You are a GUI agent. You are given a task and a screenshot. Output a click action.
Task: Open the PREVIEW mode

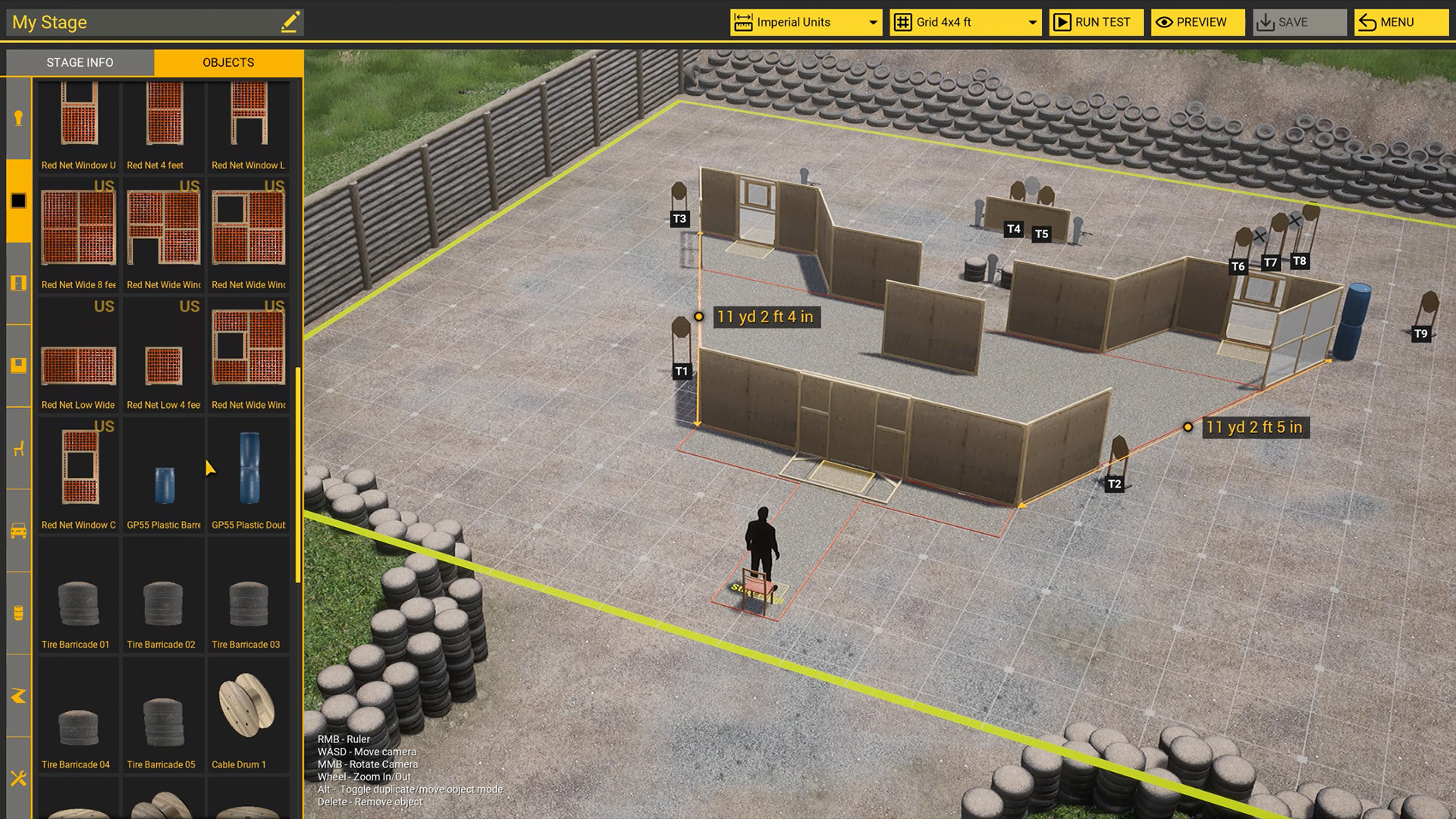tap(1197, 22)
